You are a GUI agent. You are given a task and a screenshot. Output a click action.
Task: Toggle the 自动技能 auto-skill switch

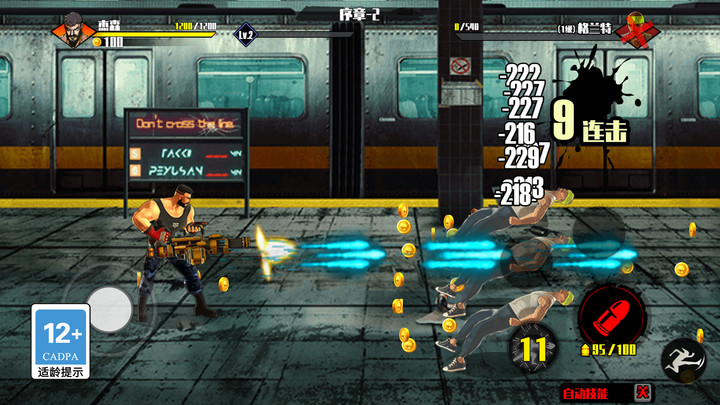click(643, 393)
